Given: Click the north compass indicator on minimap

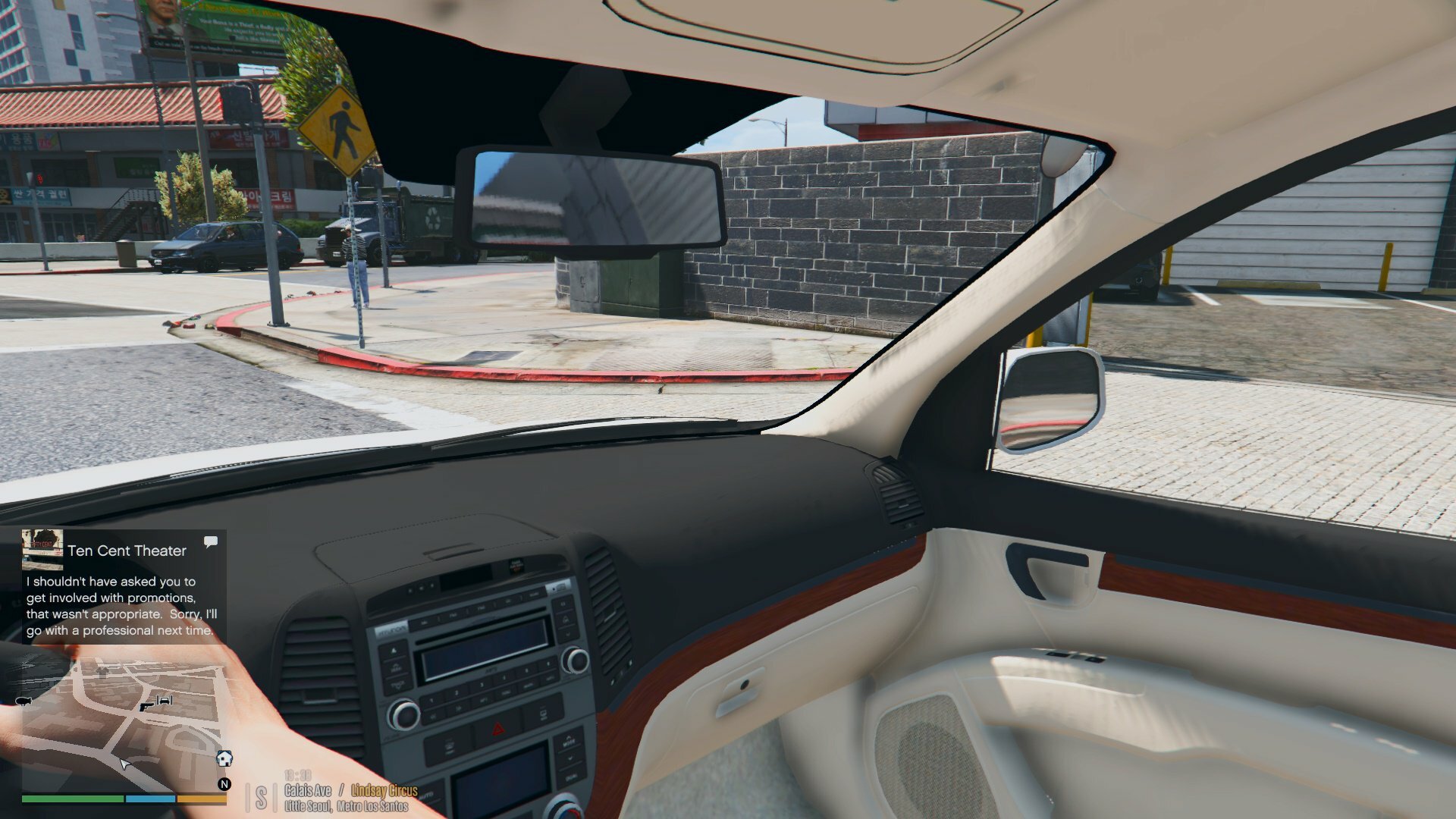Looking at the screenshot, I should (x=224, y=784).
